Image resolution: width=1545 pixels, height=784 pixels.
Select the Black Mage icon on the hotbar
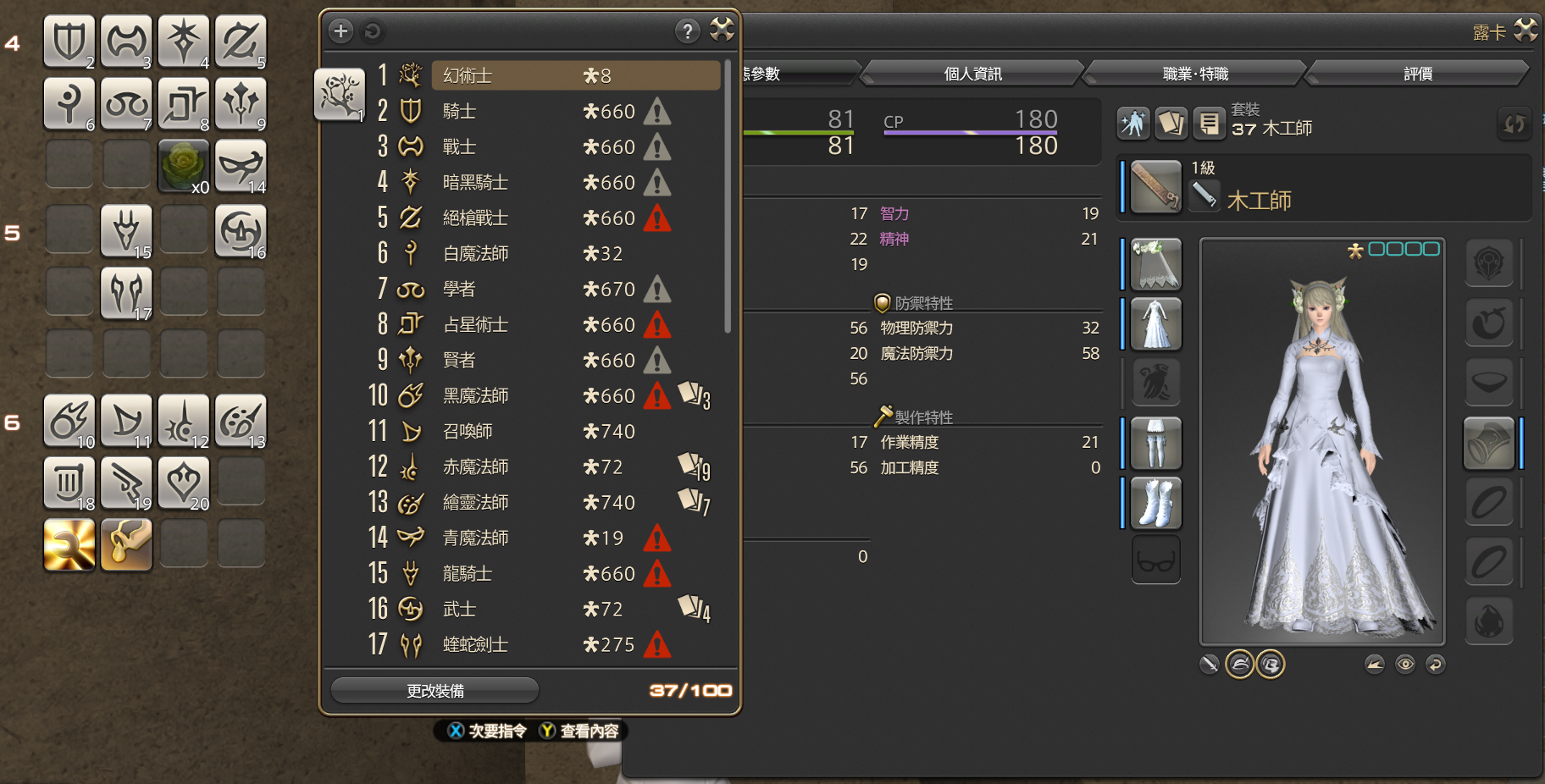tap(69, 421)
